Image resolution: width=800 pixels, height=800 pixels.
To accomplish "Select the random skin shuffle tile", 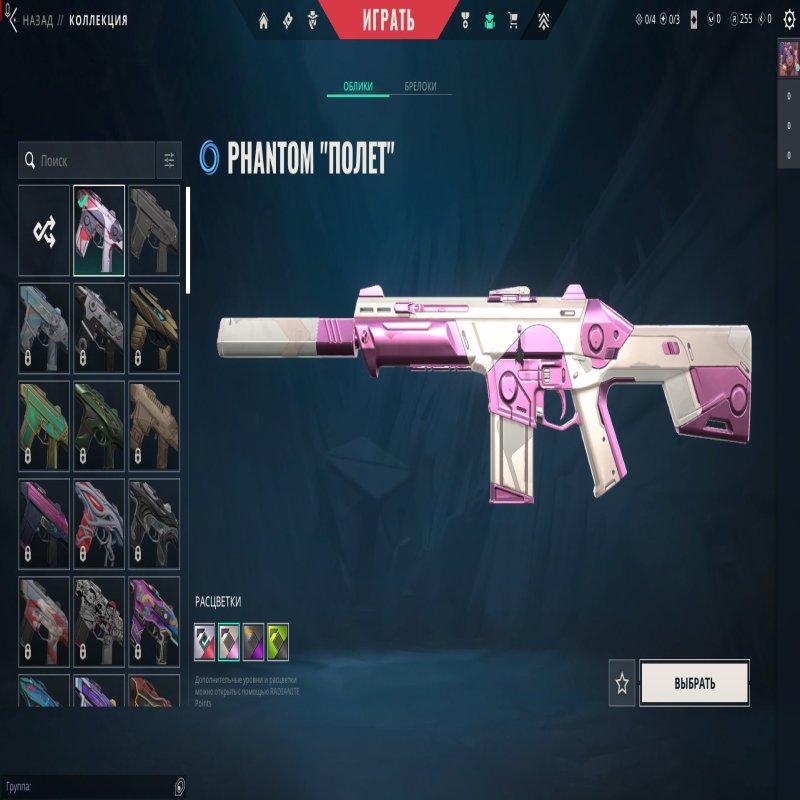I will 44,231.
